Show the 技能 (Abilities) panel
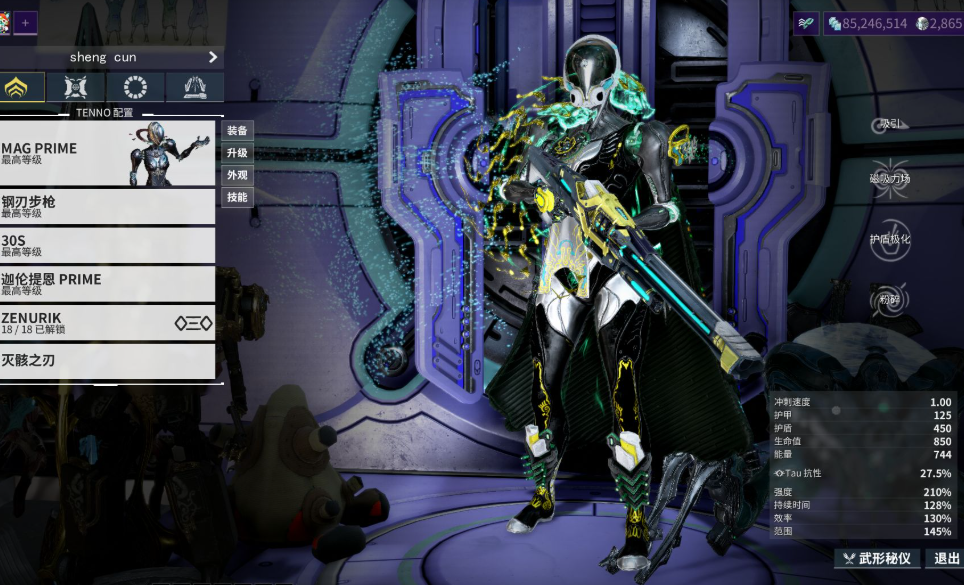This screenshot has width=964, height=585. pos(237,197)
